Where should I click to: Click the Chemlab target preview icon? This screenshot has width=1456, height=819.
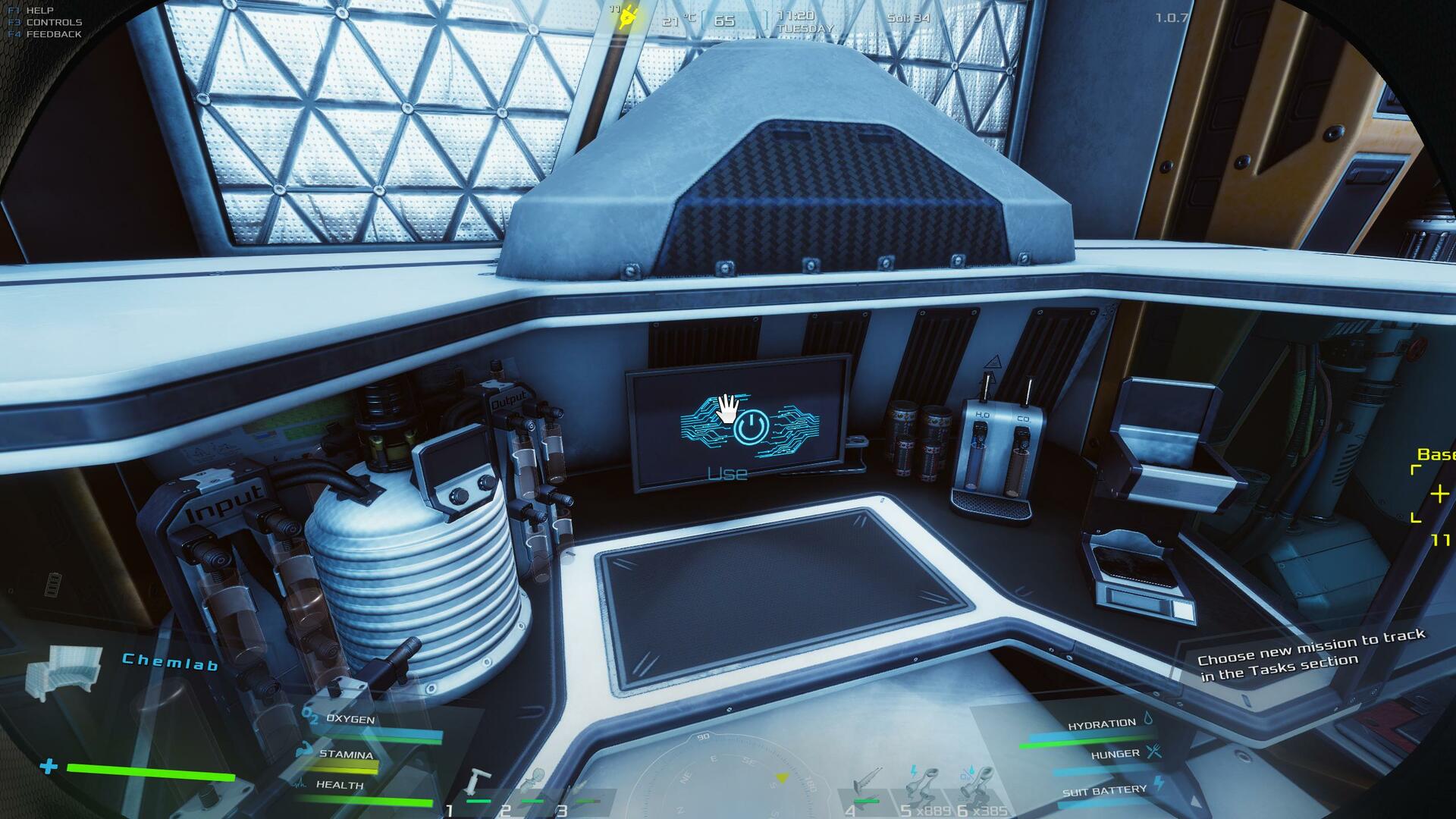(x=64, y=671)
